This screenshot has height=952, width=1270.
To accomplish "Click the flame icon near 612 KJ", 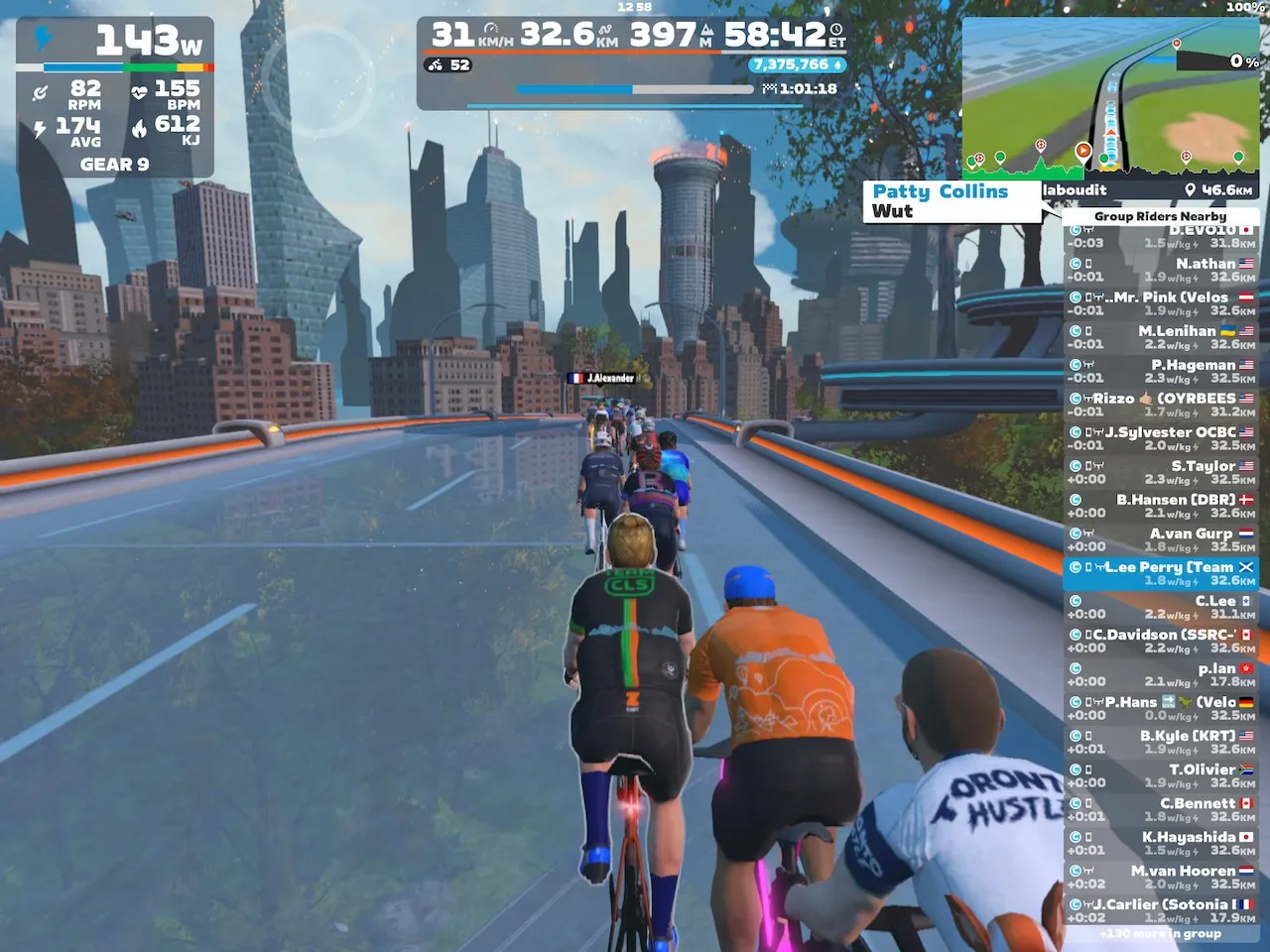I will 141,126.
